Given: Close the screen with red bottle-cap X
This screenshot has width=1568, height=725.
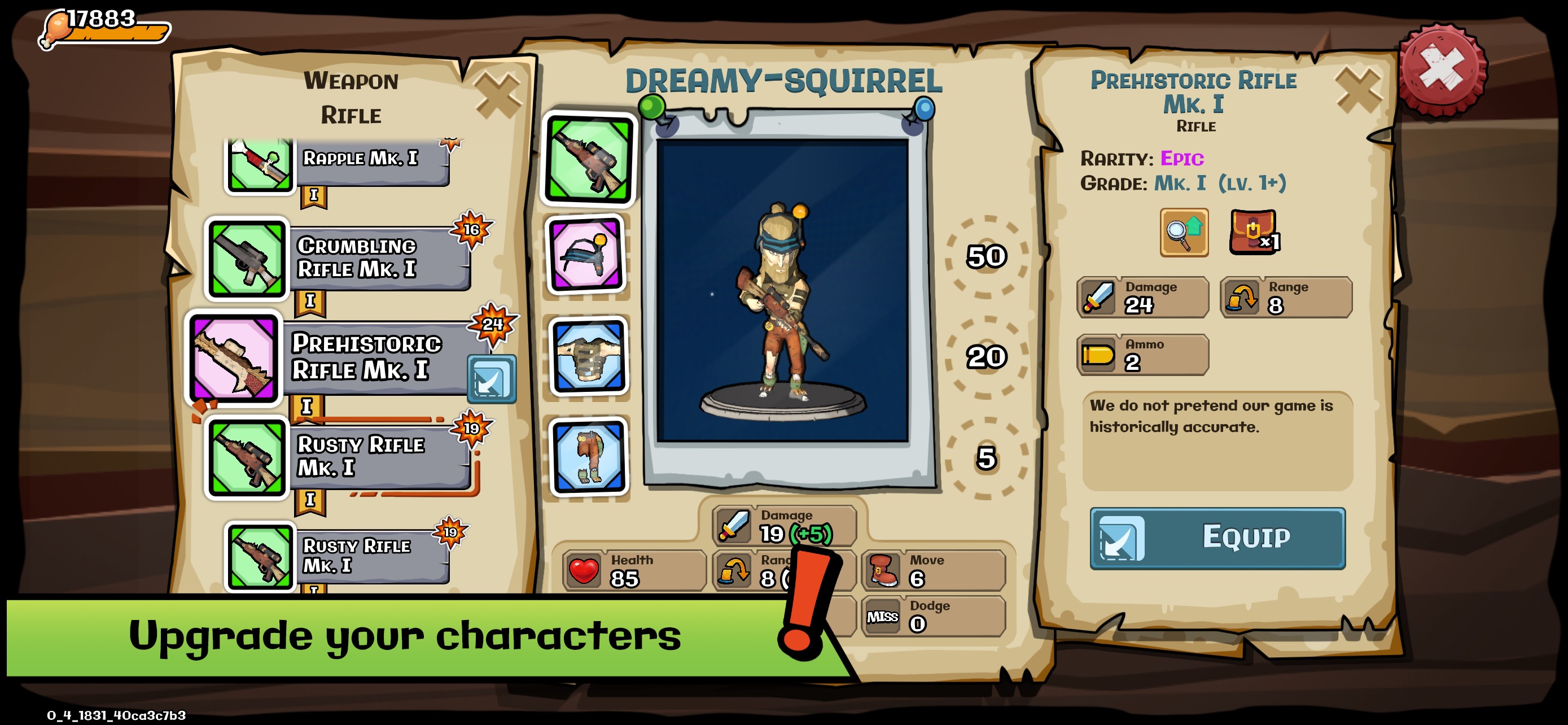Looking at the screenshot, I should click(1442, 70).
